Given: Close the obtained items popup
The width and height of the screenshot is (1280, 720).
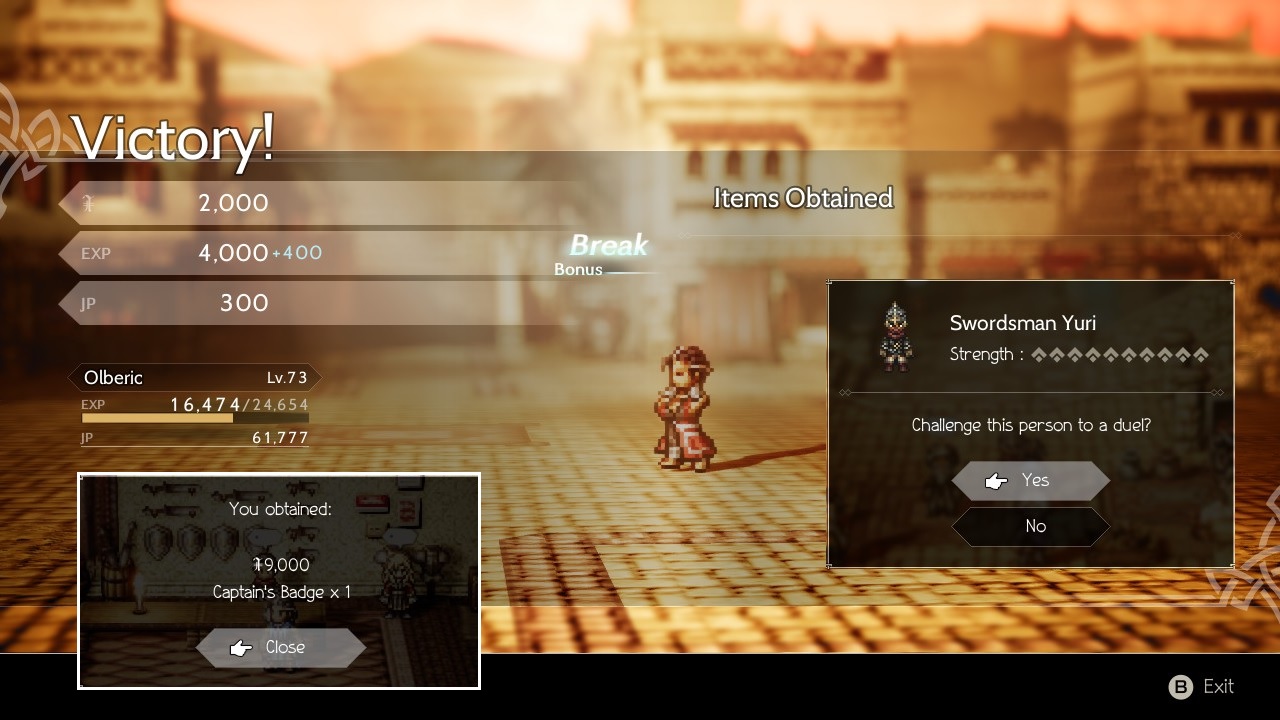Looking at the screenshot, I should (281, 648).
